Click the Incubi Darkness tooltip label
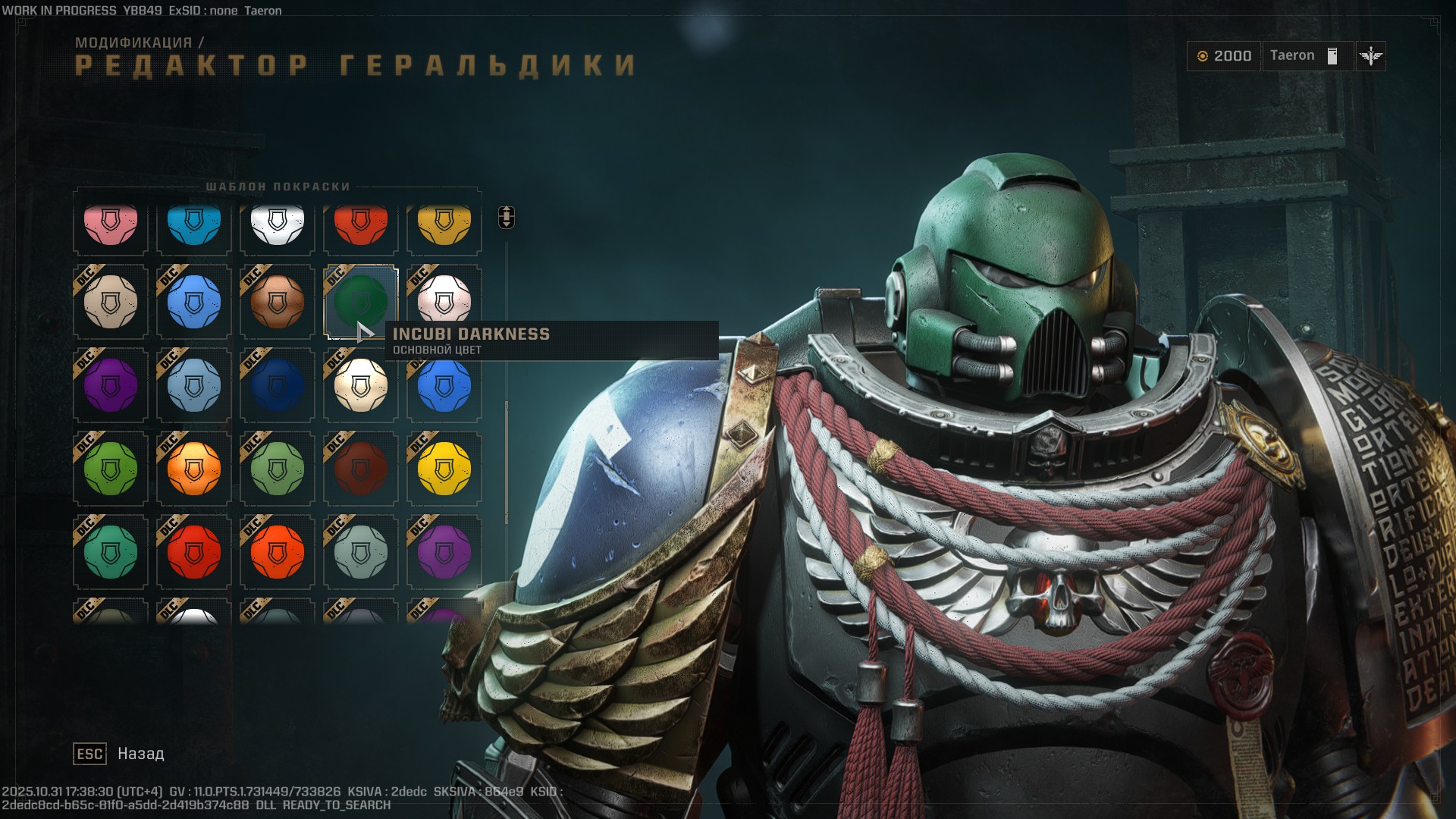 click(470, 334)
